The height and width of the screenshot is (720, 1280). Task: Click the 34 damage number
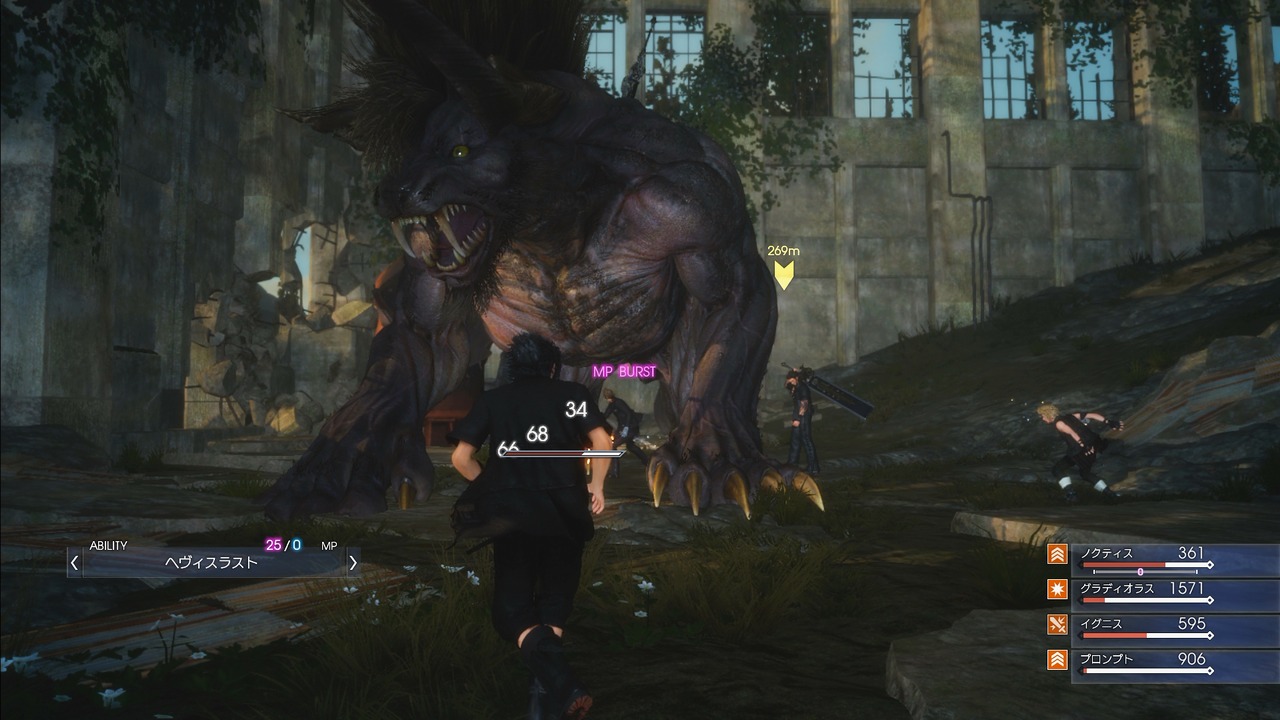click(x=575, y=409)
